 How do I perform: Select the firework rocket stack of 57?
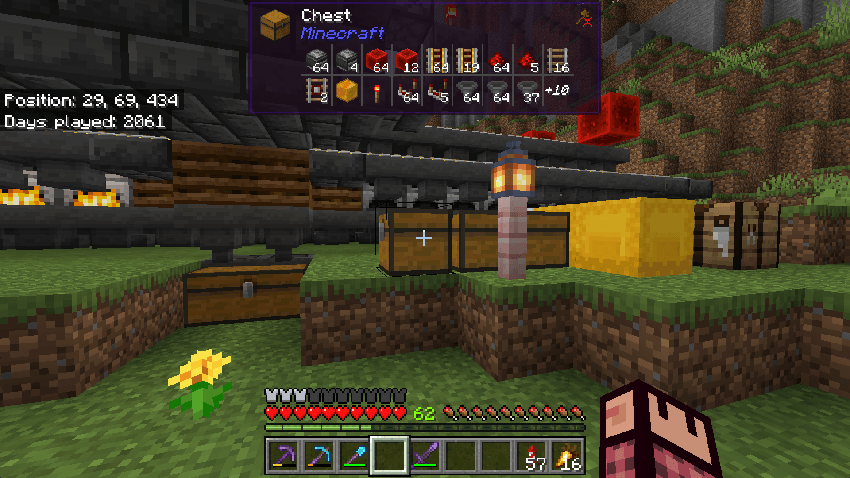tap(533, 456)
